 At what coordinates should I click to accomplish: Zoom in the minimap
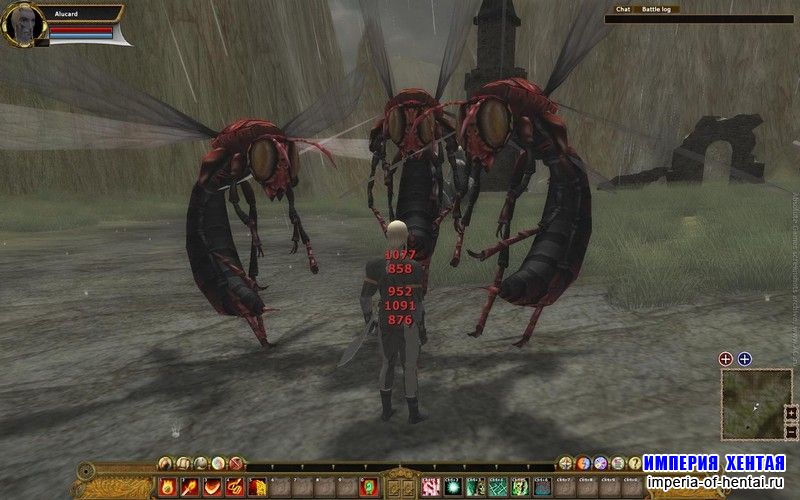click(792, 411)
